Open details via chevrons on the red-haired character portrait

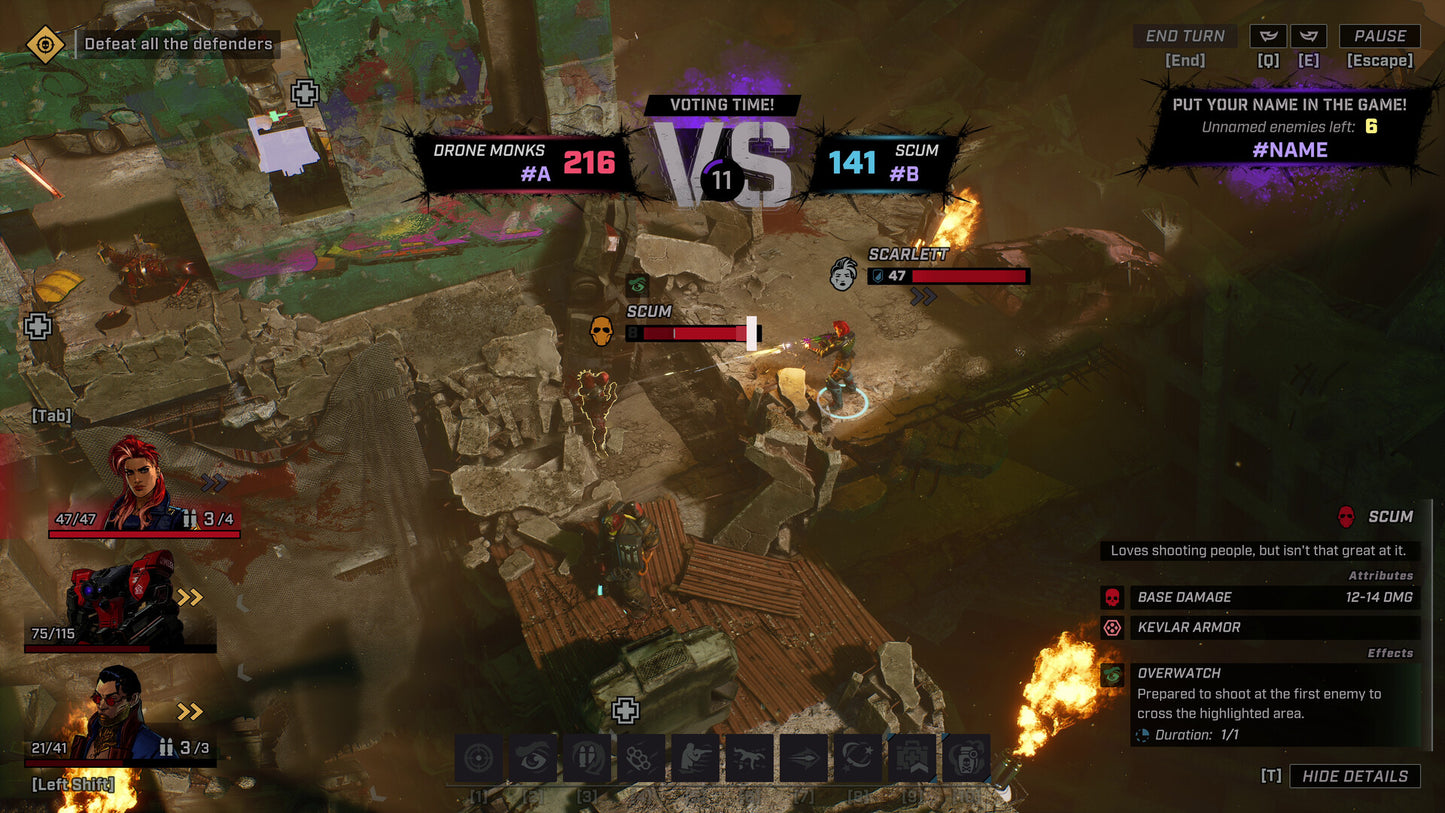tap(211, 482)
